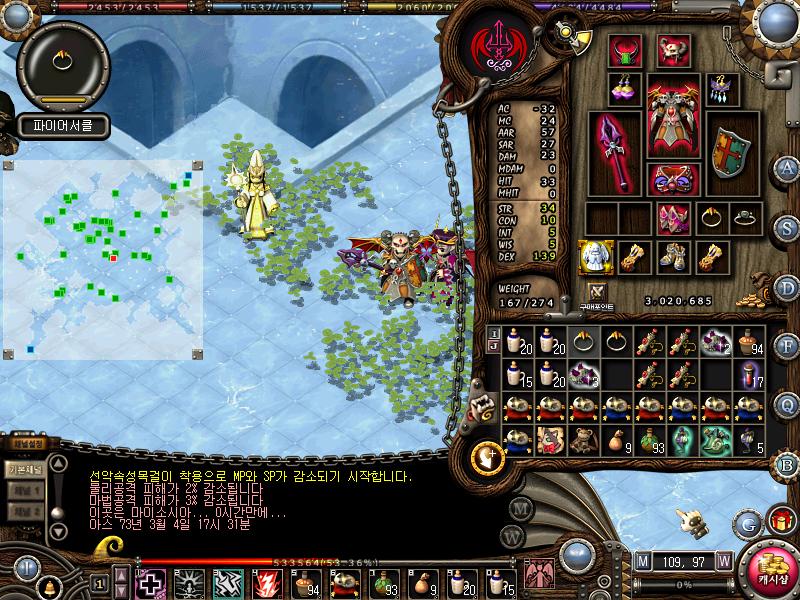Click the equipped skull armor slot
The image size is (800, 600).
click(x=673, y=116)
